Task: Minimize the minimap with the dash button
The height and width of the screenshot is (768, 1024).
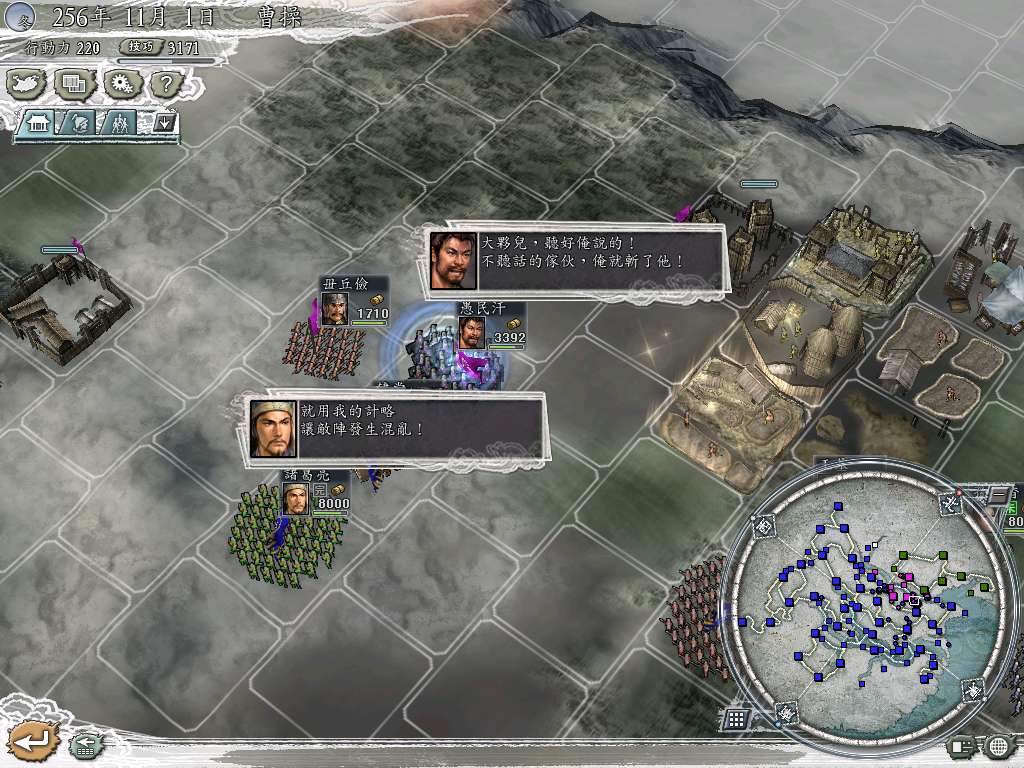Action: tap(997, 495)
